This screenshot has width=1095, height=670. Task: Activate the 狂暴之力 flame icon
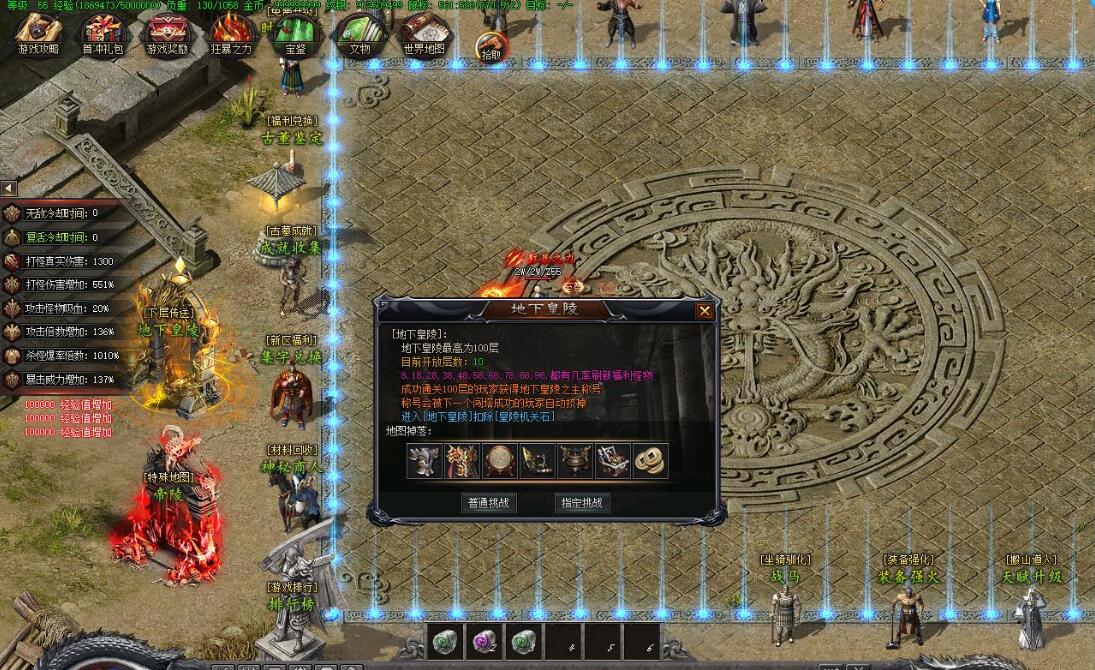(231, 34)
